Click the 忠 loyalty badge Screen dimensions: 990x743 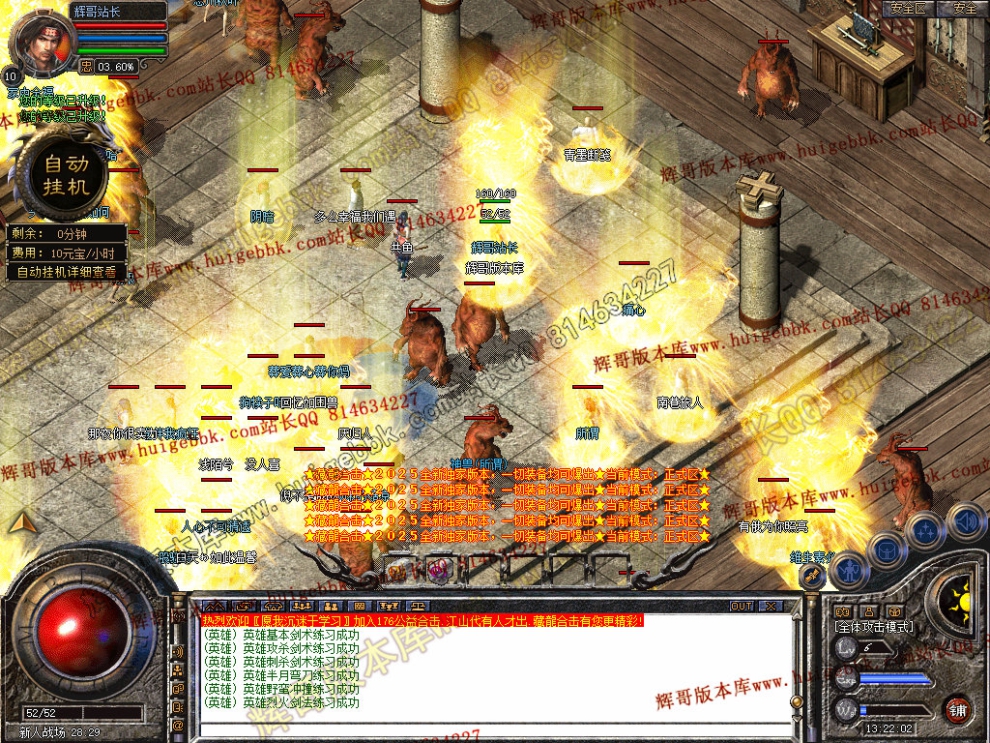[x=87, y=66]
